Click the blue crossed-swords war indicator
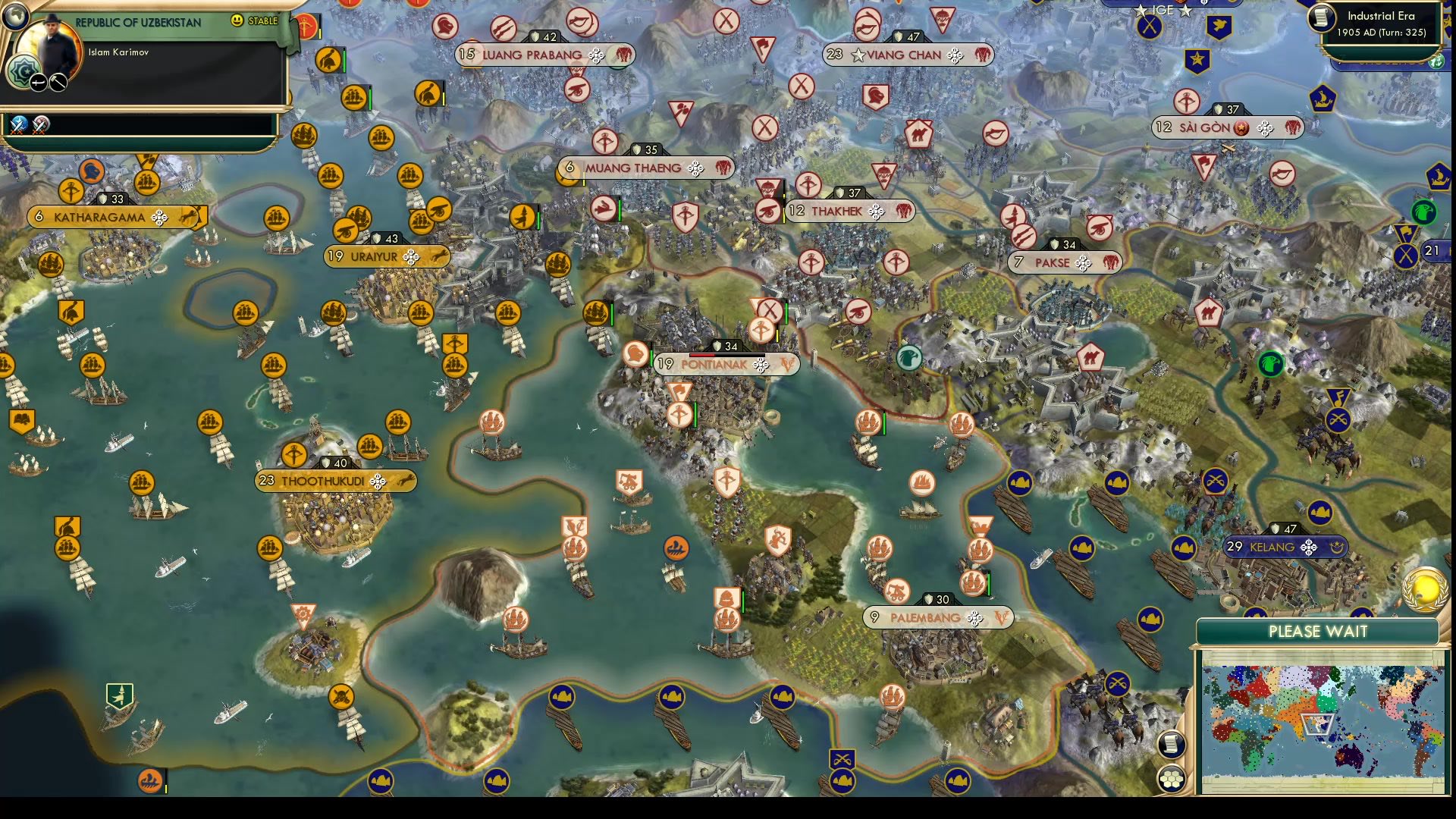This screenshot has height=819, width=1456. (18, 126)
